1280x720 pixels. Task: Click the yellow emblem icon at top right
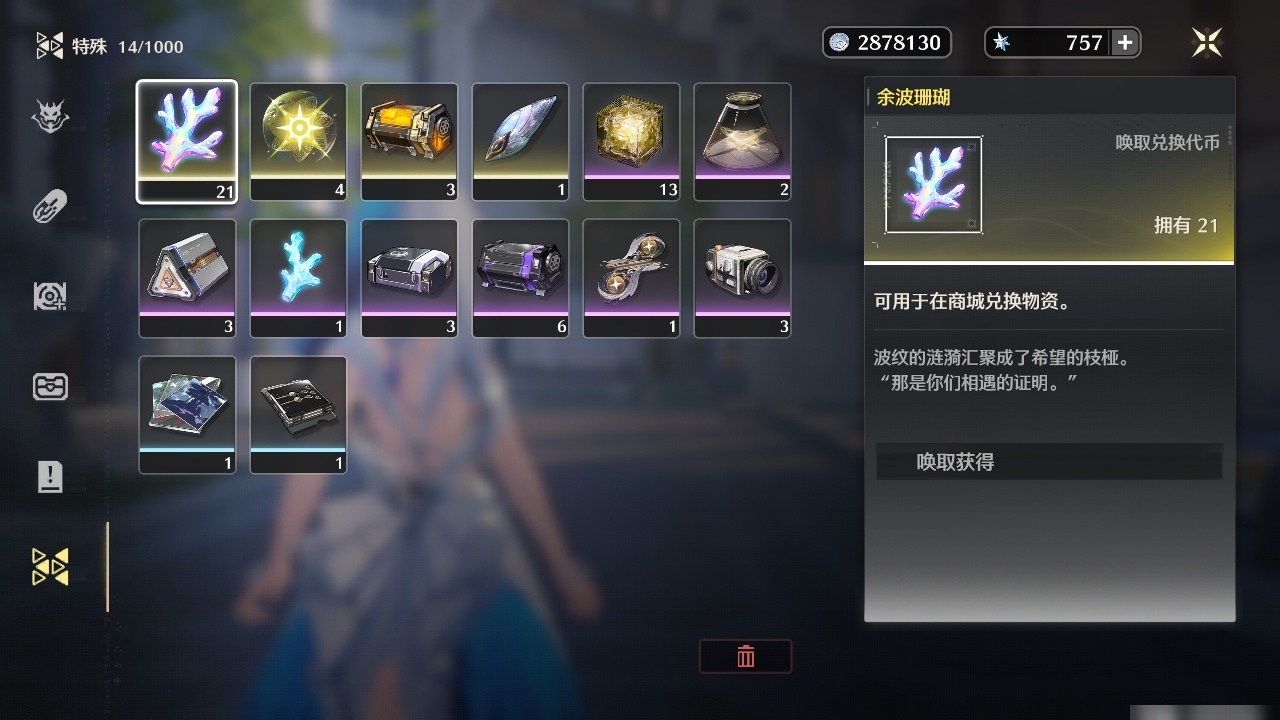tap(1207, 42)
